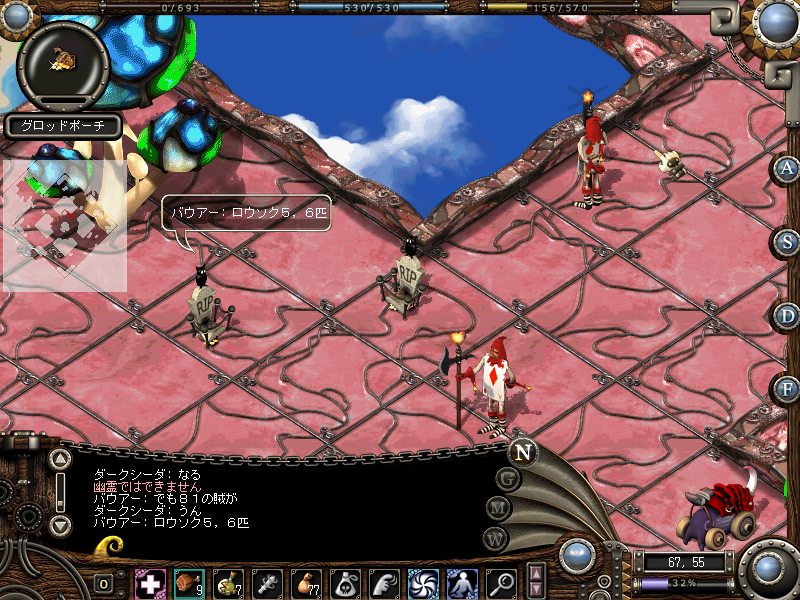The image size is (800, 600).
Task: Use the white cross healing skill
Action: [x=150, y=583]
